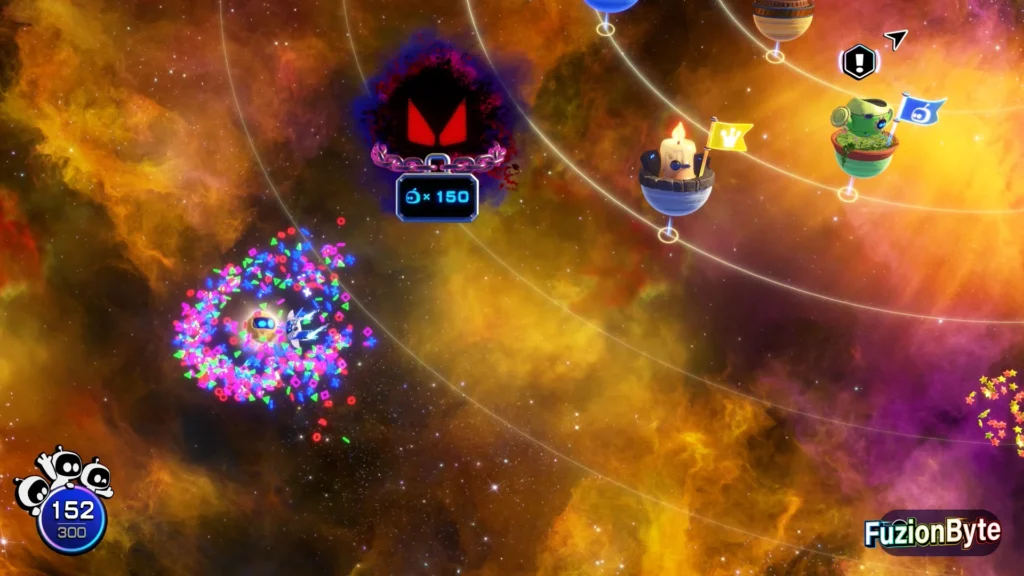
Task: Click the hexagonal exclamation mark marker
Action: pyautogui.click(x=858, y=62)
